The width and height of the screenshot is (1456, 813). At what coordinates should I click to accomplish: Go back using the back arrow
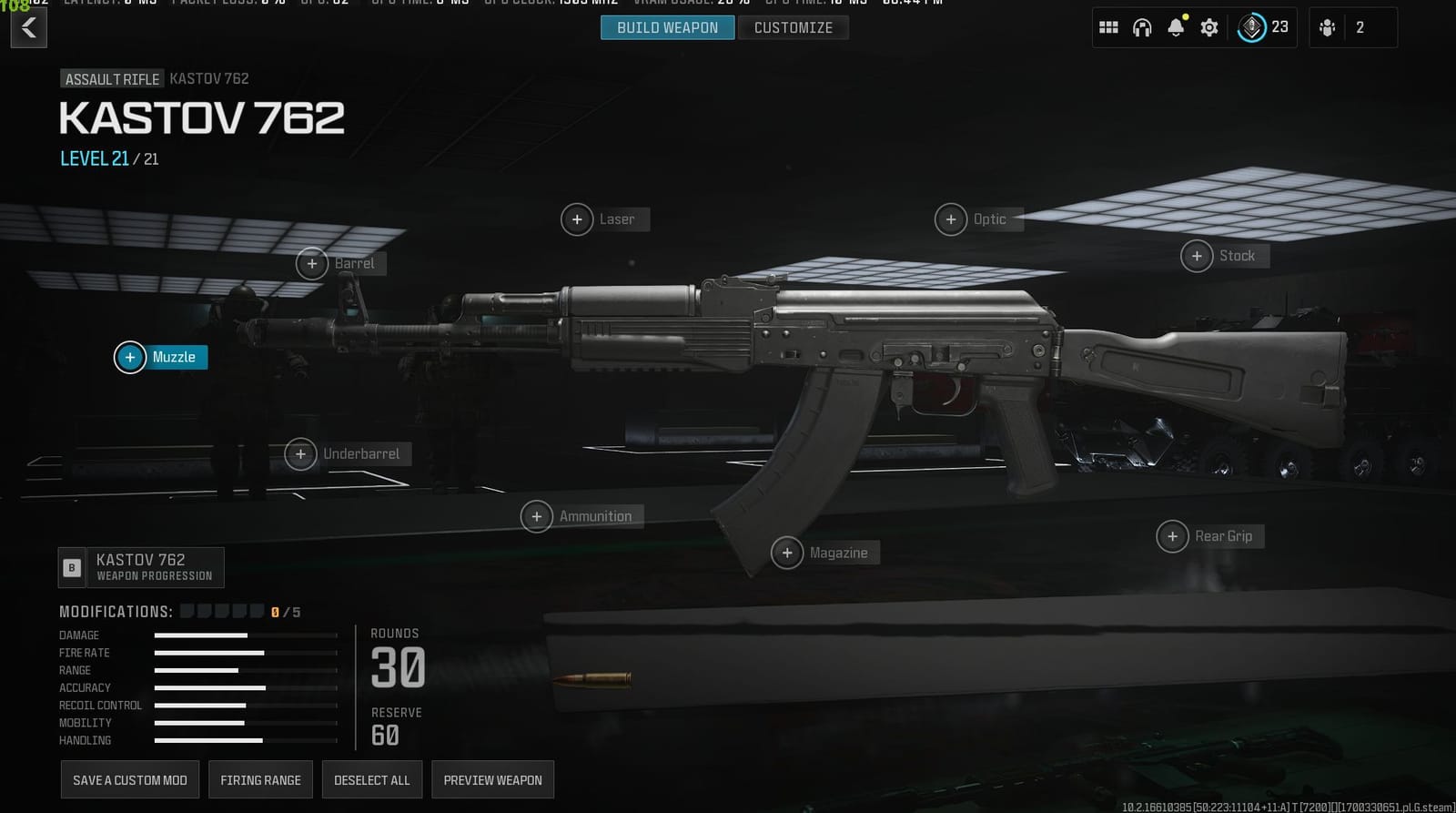(x=28, y=27)
